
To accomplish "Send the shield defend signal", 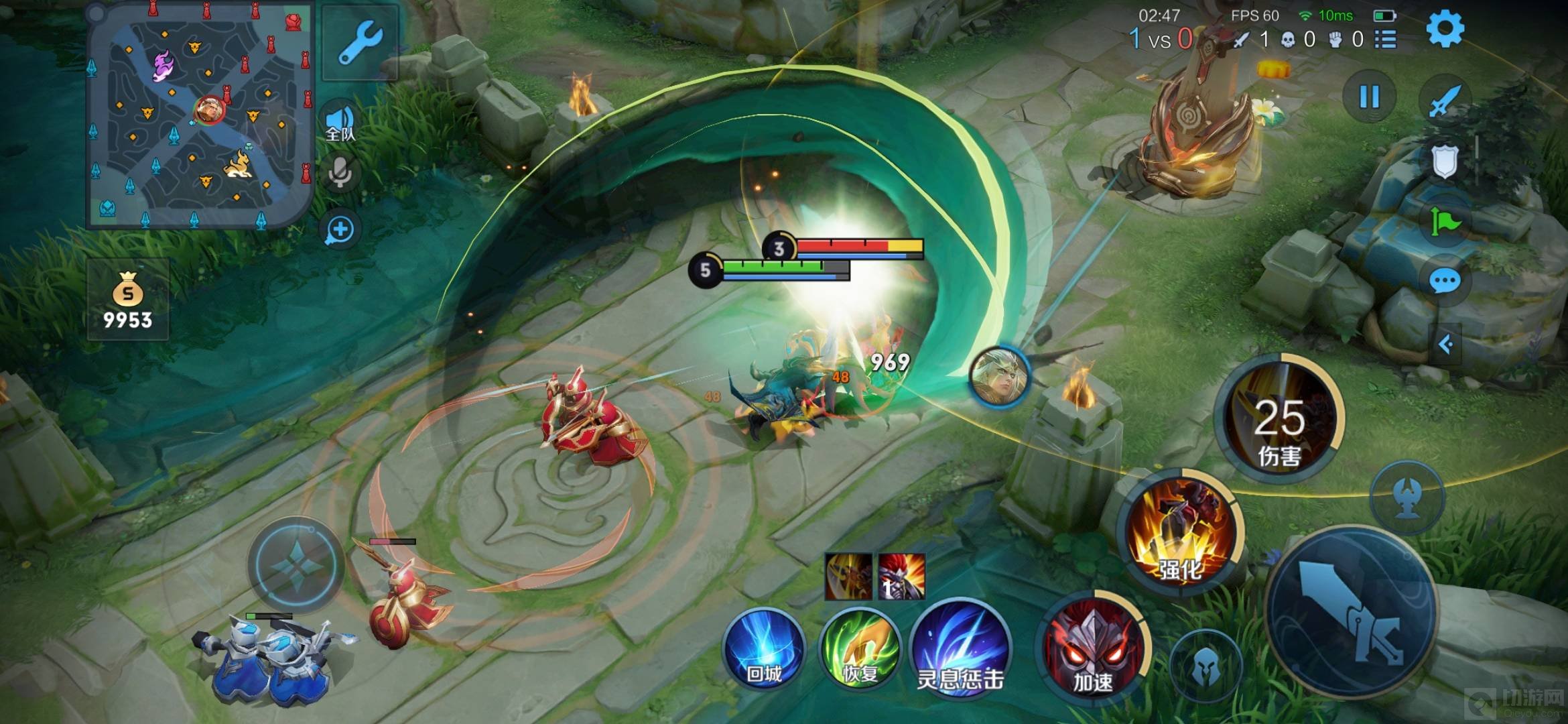I will coord(1444,161).
